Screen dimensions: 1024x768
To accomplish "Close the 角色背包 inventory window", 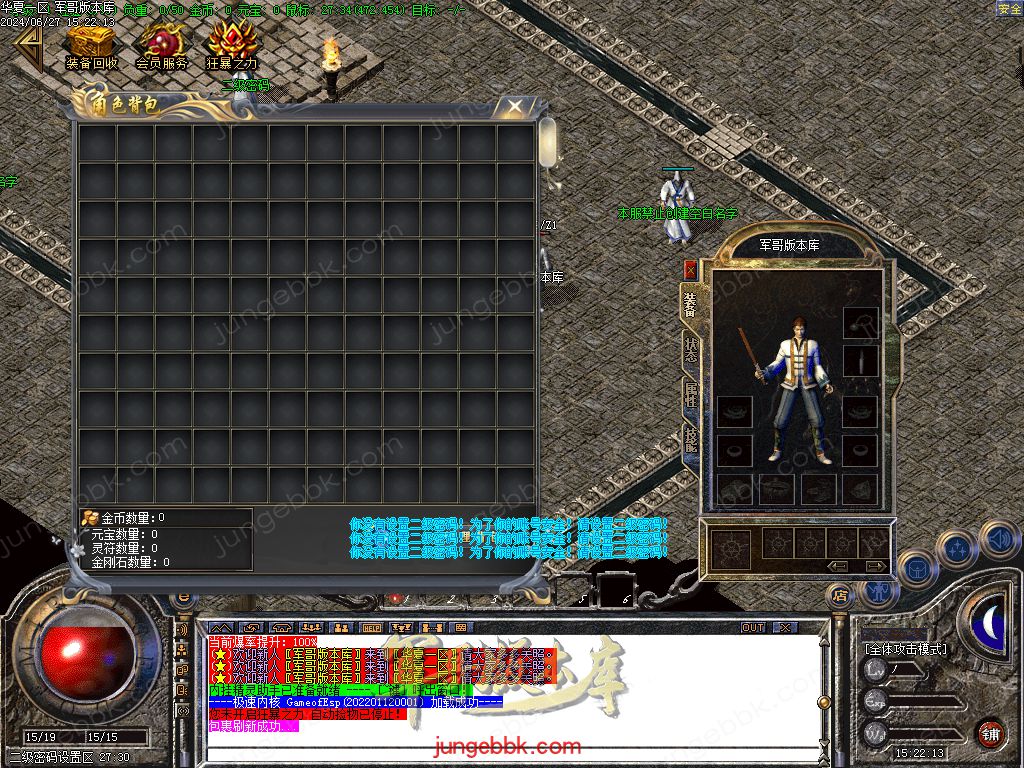I will click(515, 105).
